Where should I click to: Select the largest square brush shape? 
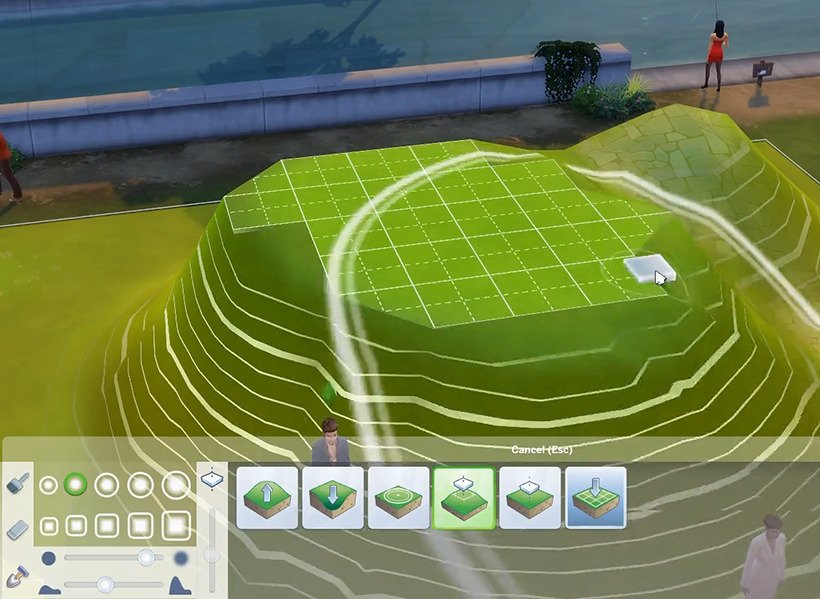[x=176, y=525]
